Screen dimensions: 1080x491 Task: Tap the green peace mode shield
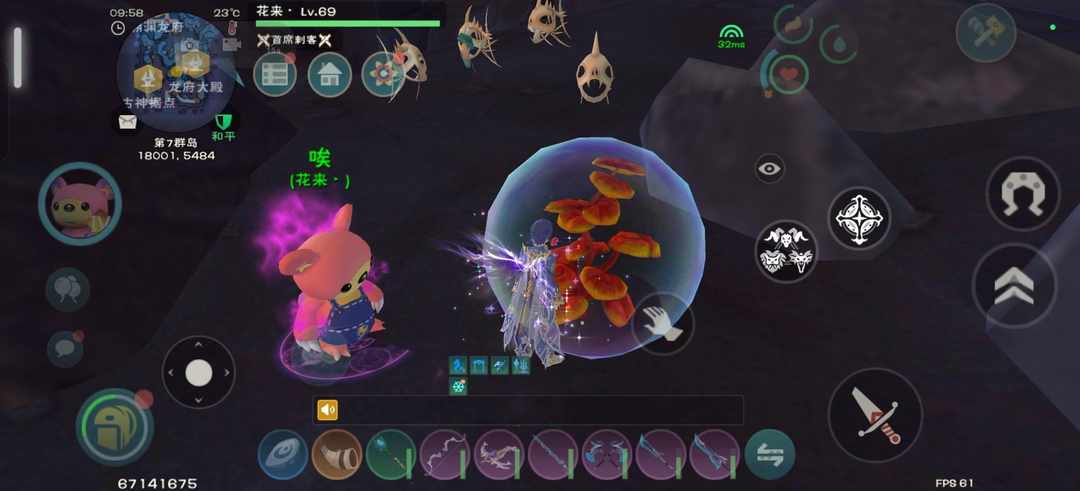tap(222, 123)
